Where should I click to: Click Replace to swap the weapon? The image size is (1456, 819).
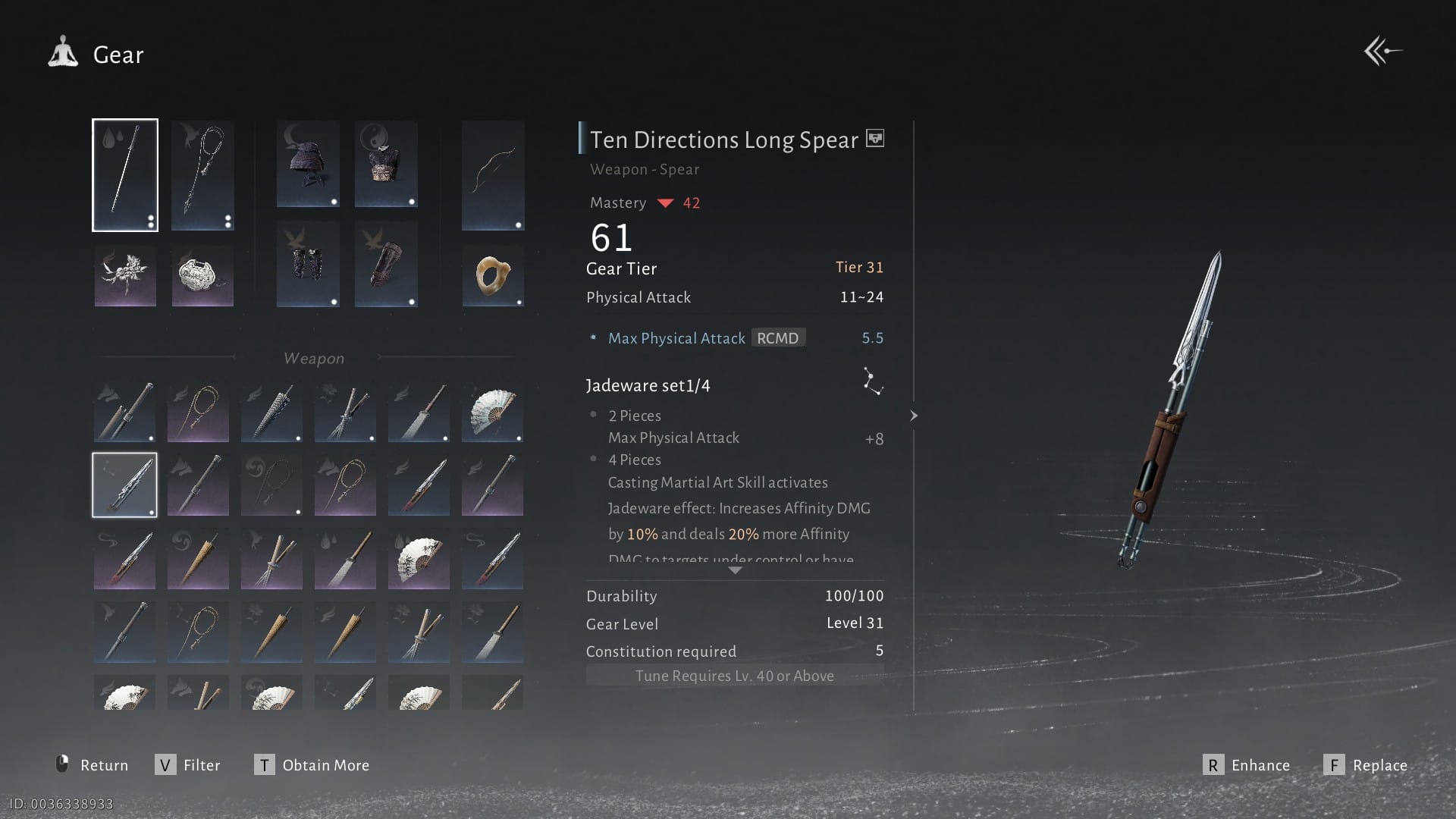(1365, 764)
